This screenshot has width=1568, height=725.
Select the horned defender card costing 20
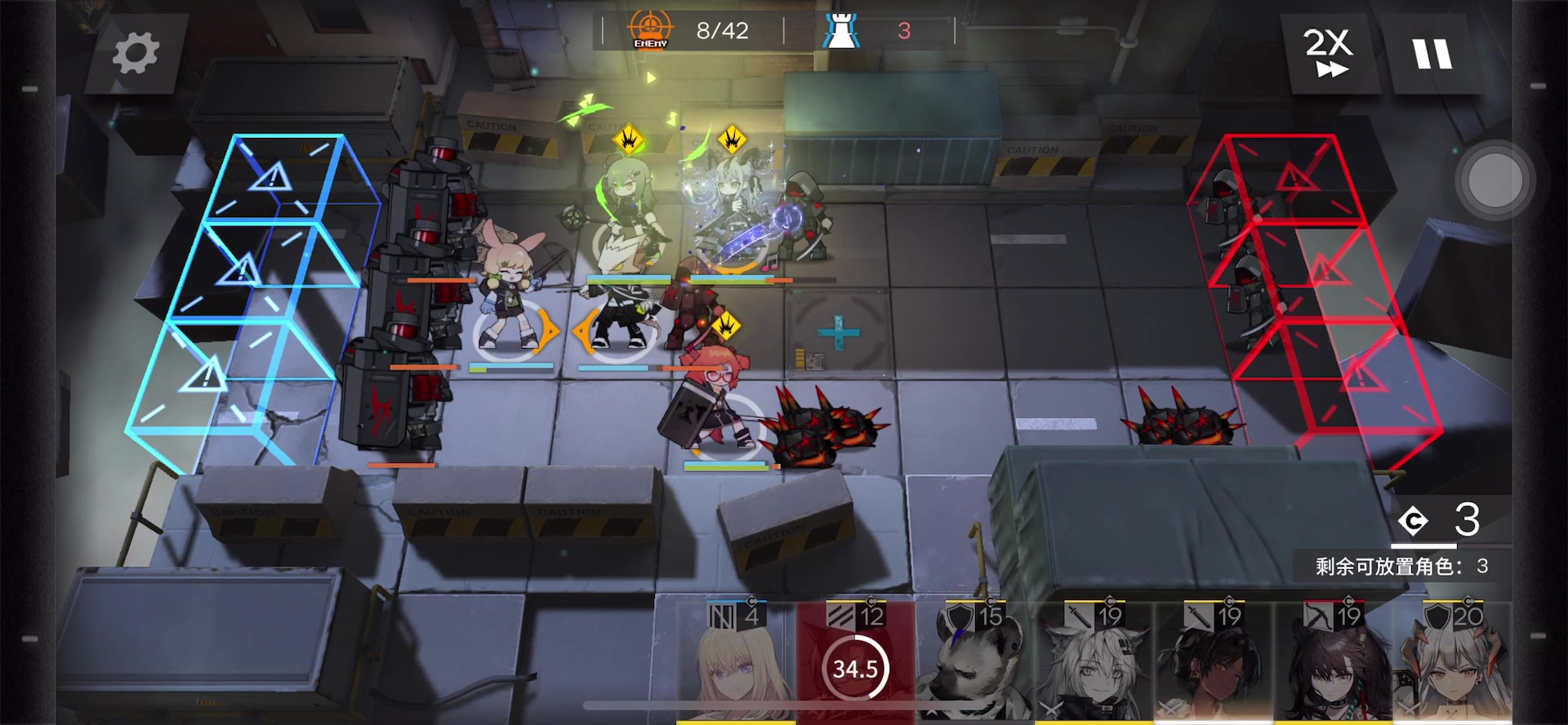pos(1452,663)
